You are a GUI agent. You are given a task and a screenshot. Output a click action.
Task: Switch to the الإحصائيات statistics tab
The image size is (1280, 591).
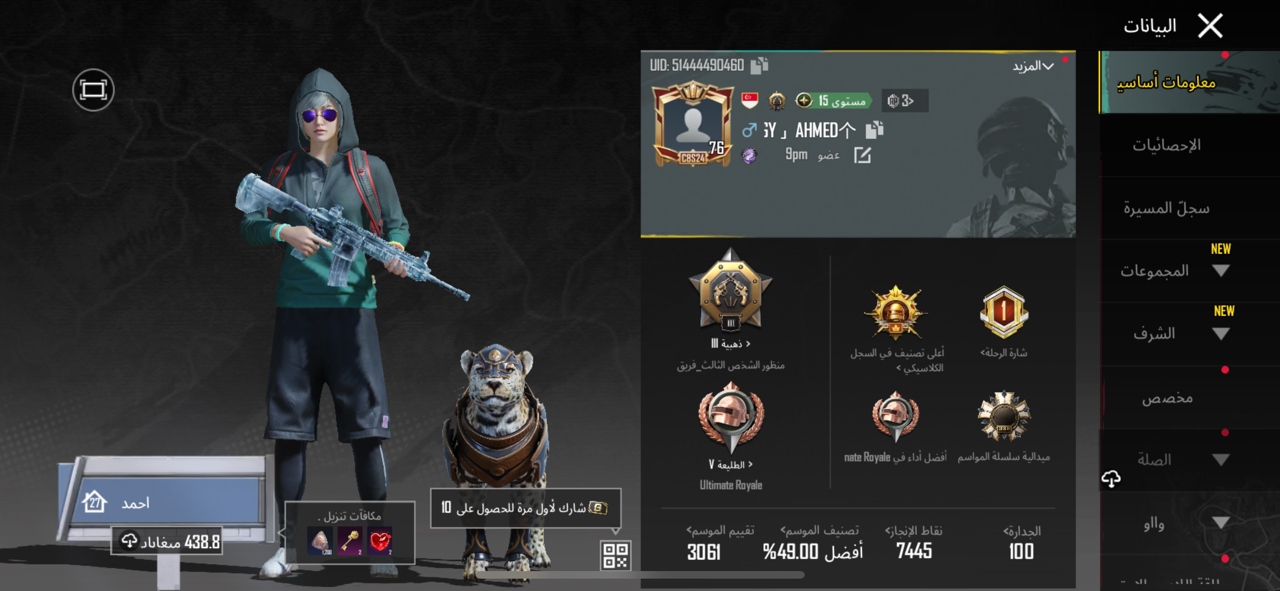point(1167,145)
